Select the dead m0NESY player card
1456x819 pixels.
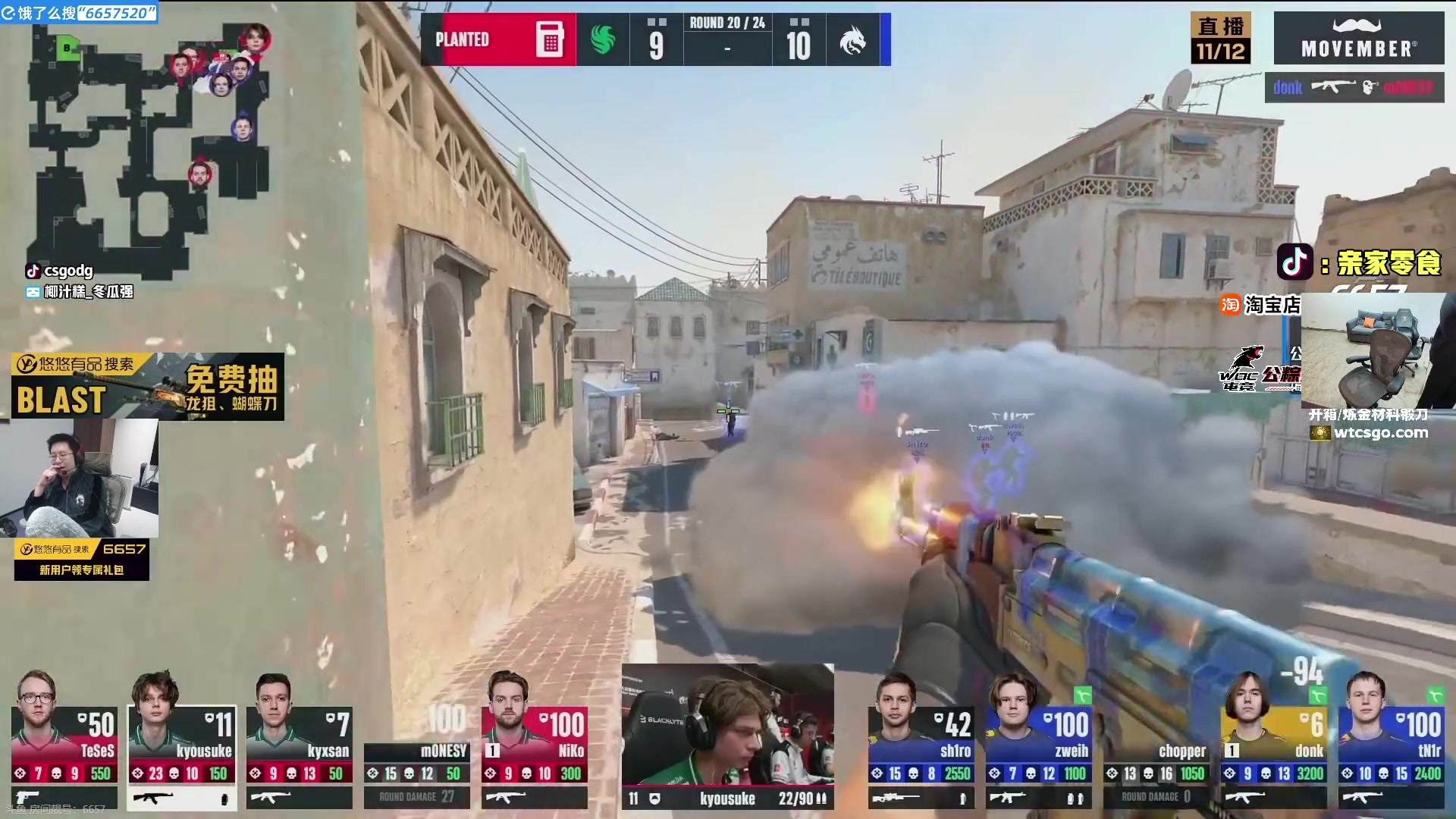pyautogui.click(x=416, y=758)
